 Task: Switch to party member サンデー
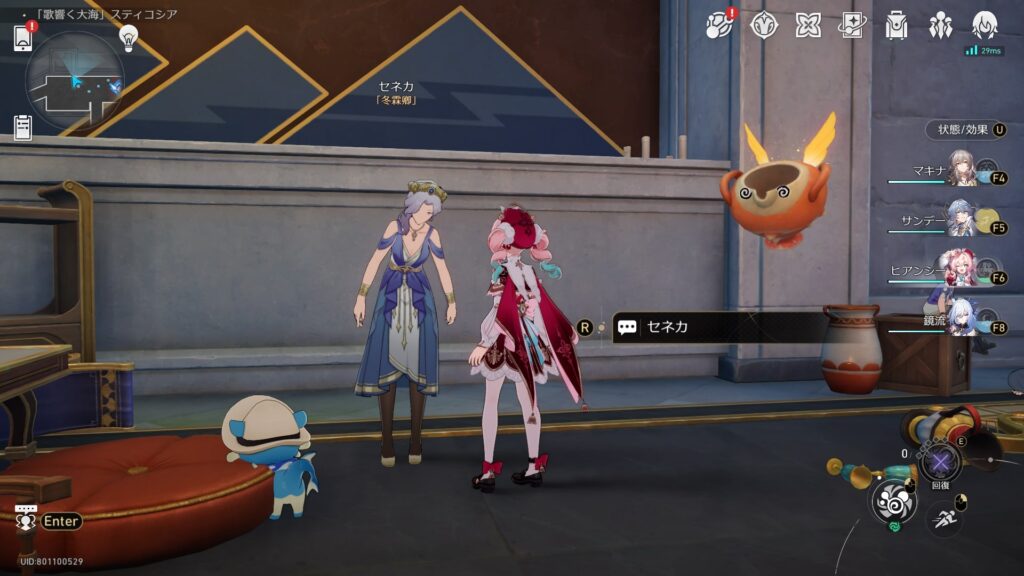[x=961, y=221]
